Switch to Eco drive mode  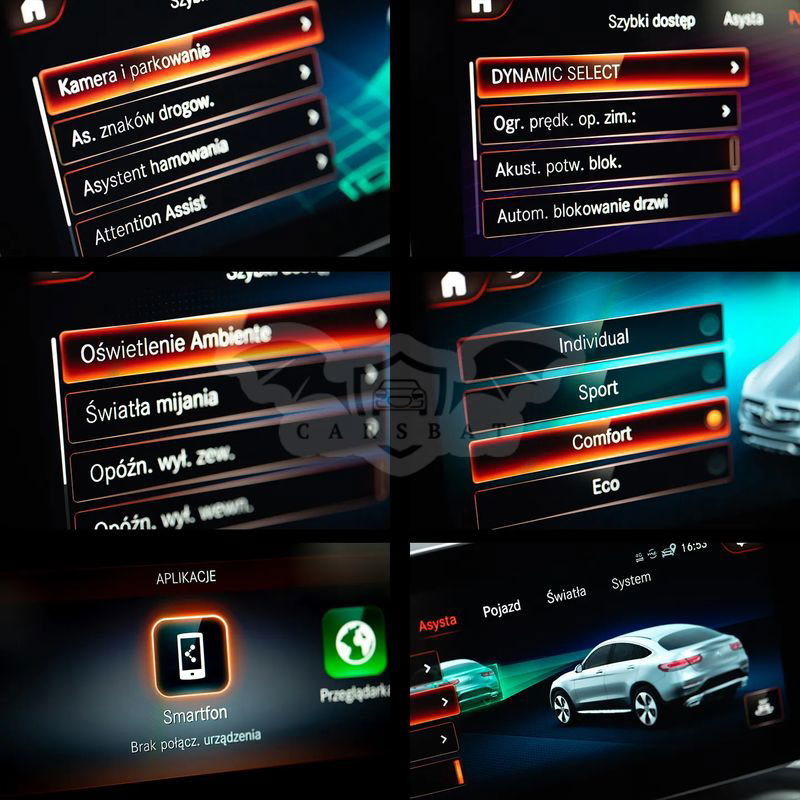(x=605, y=486)
